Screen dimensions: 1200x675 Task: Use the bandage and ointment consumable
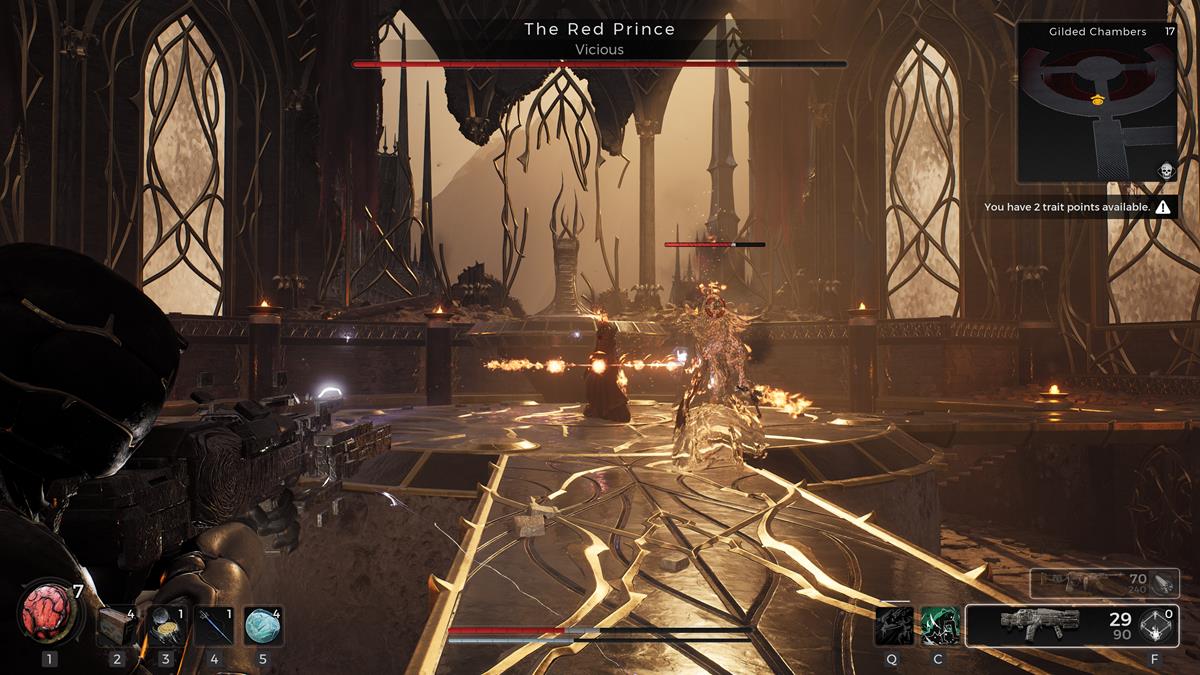pyautogui.click(x=164, y=626)
